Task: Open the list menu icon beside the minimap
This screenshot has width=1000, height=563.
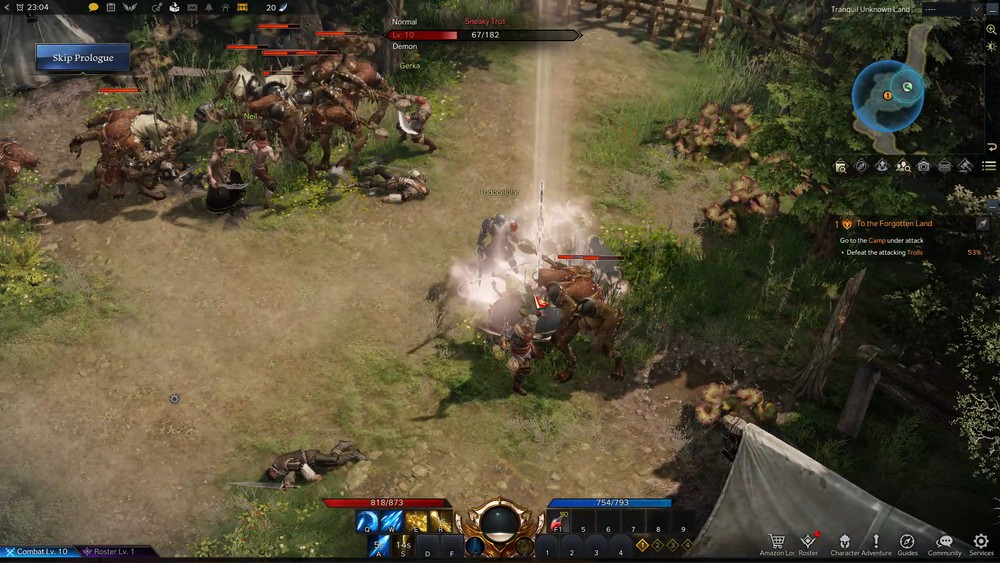Action: 989,166
